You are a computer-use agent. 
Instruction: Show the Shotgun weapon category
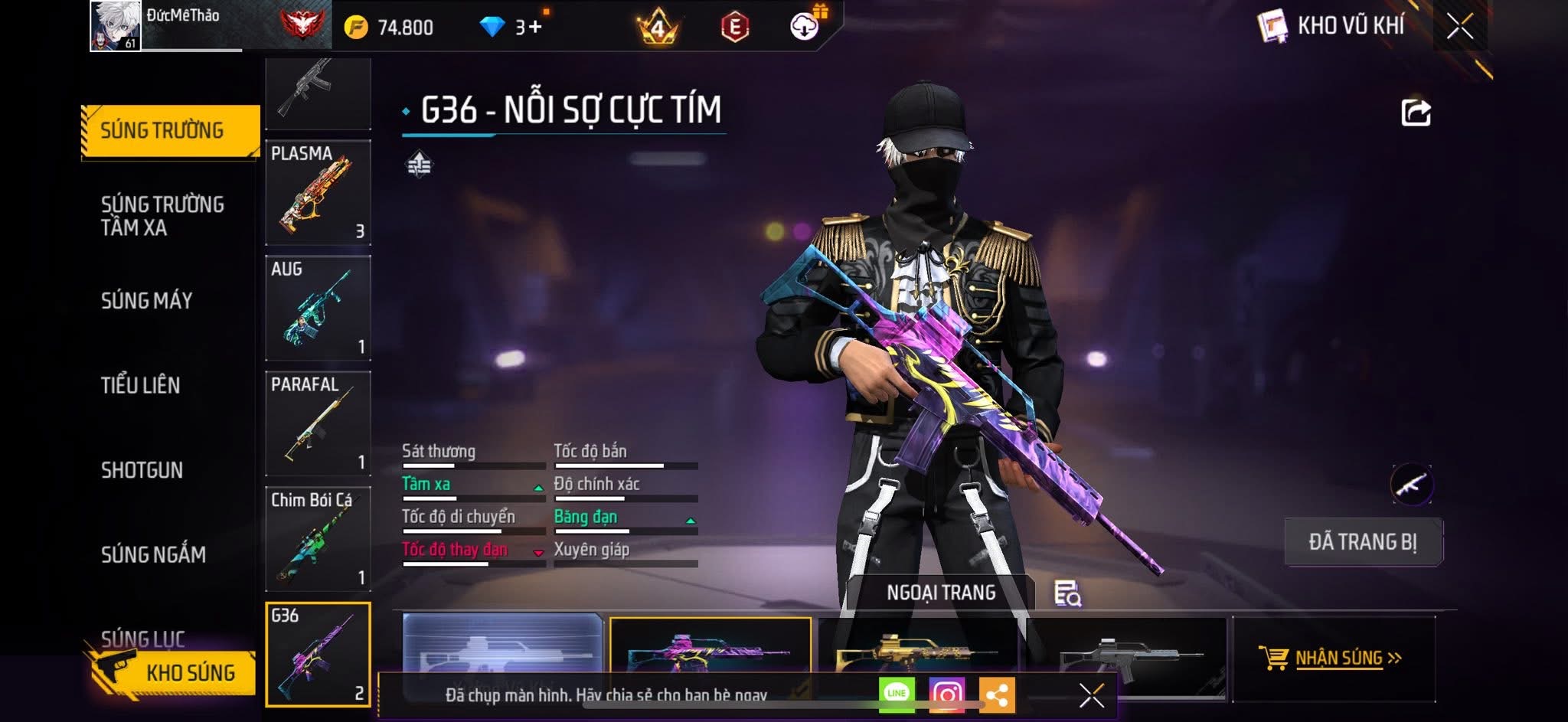pyautogui.click(x=142, y=470)
